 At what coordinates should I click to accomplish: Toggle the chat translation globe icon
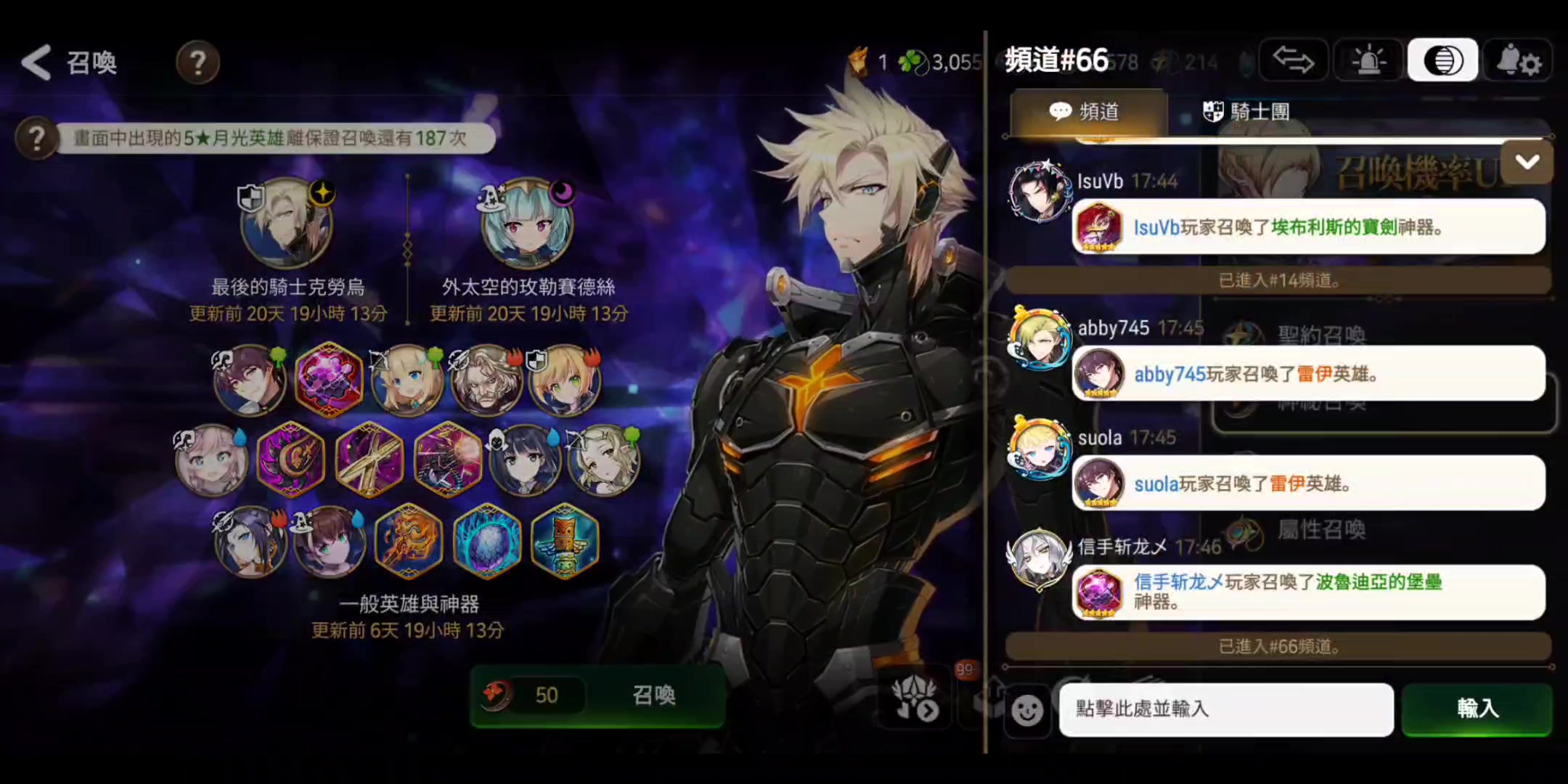[x=1442, y=60]
